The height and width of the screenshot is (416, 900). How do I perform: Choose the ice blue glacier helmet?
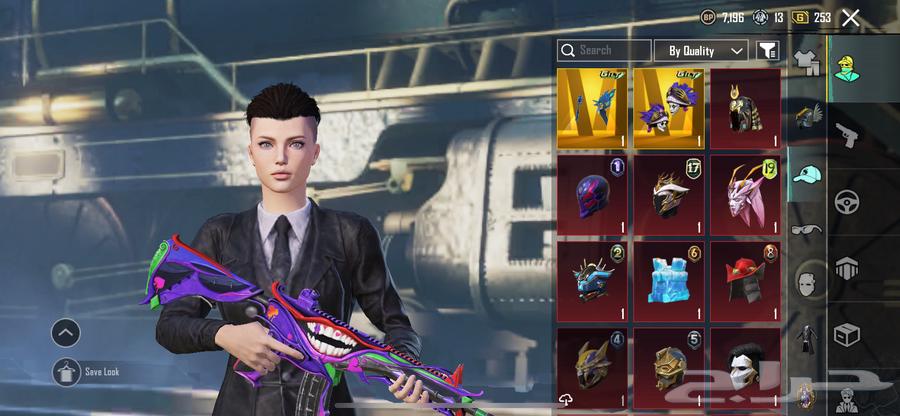[669, 279]
